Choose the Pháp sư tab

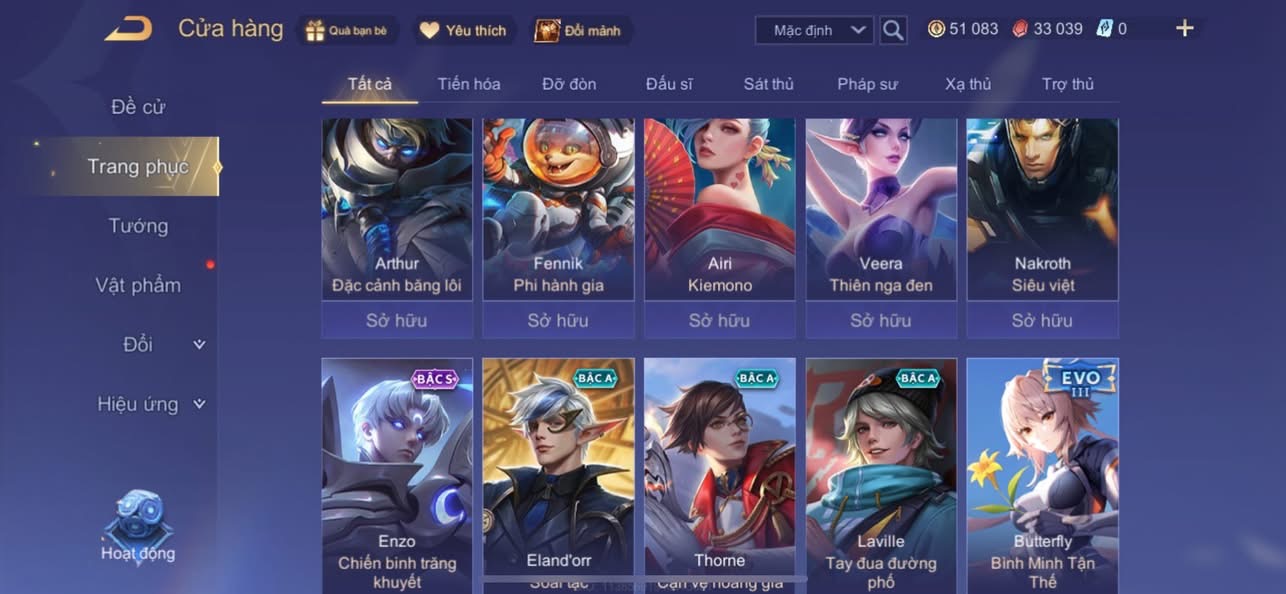(x=867, y=84)
